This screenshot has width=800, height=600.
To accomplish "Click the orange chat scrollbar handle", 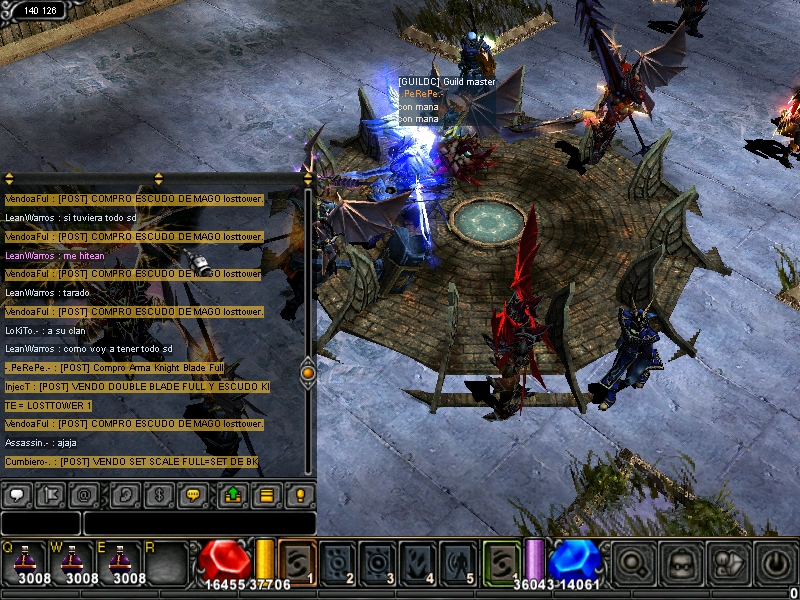I will (308, 373).
